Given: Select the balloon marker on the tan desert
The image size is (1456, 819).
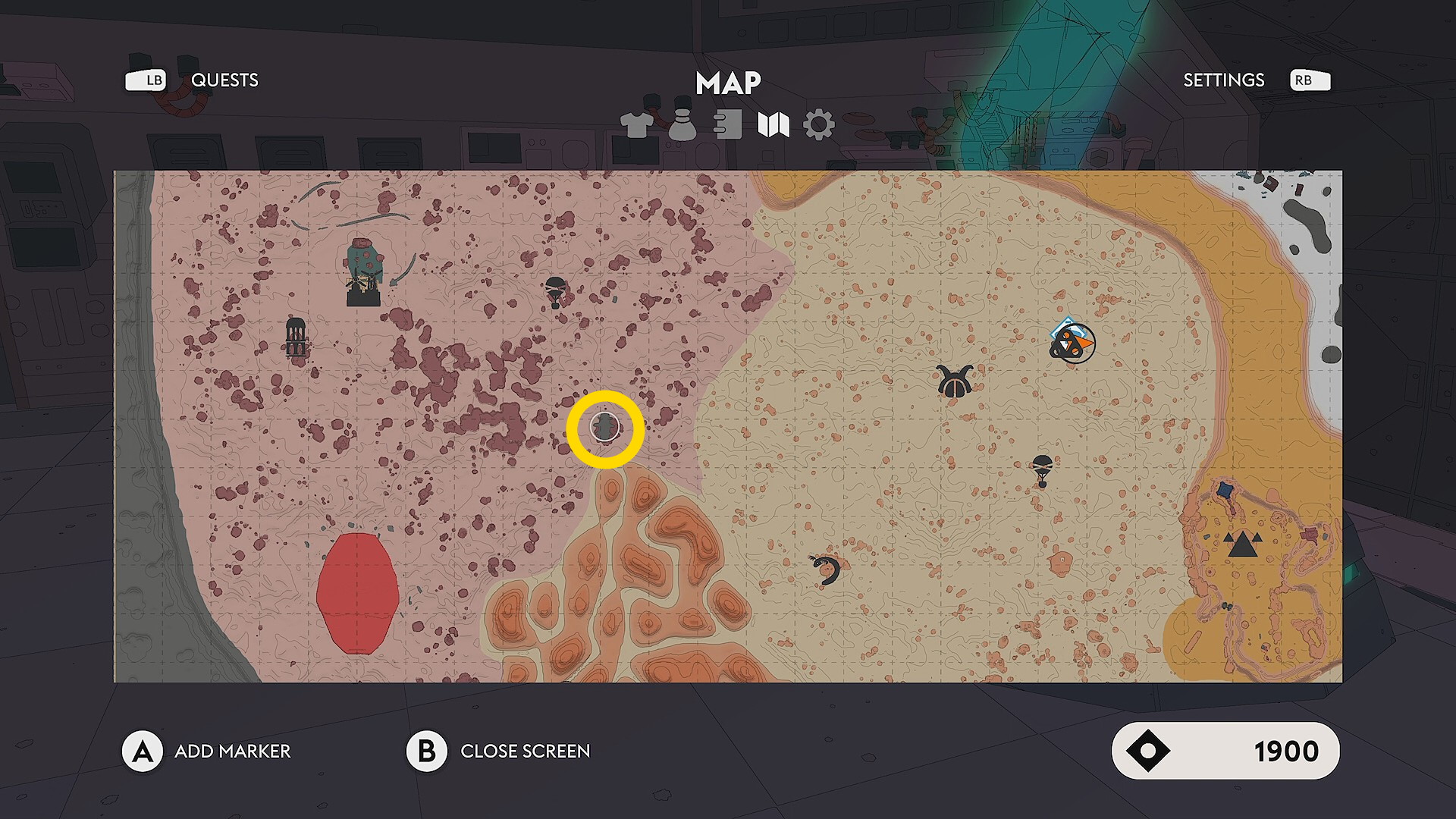Looking at the screenshot, I should tap(1042, 469).
